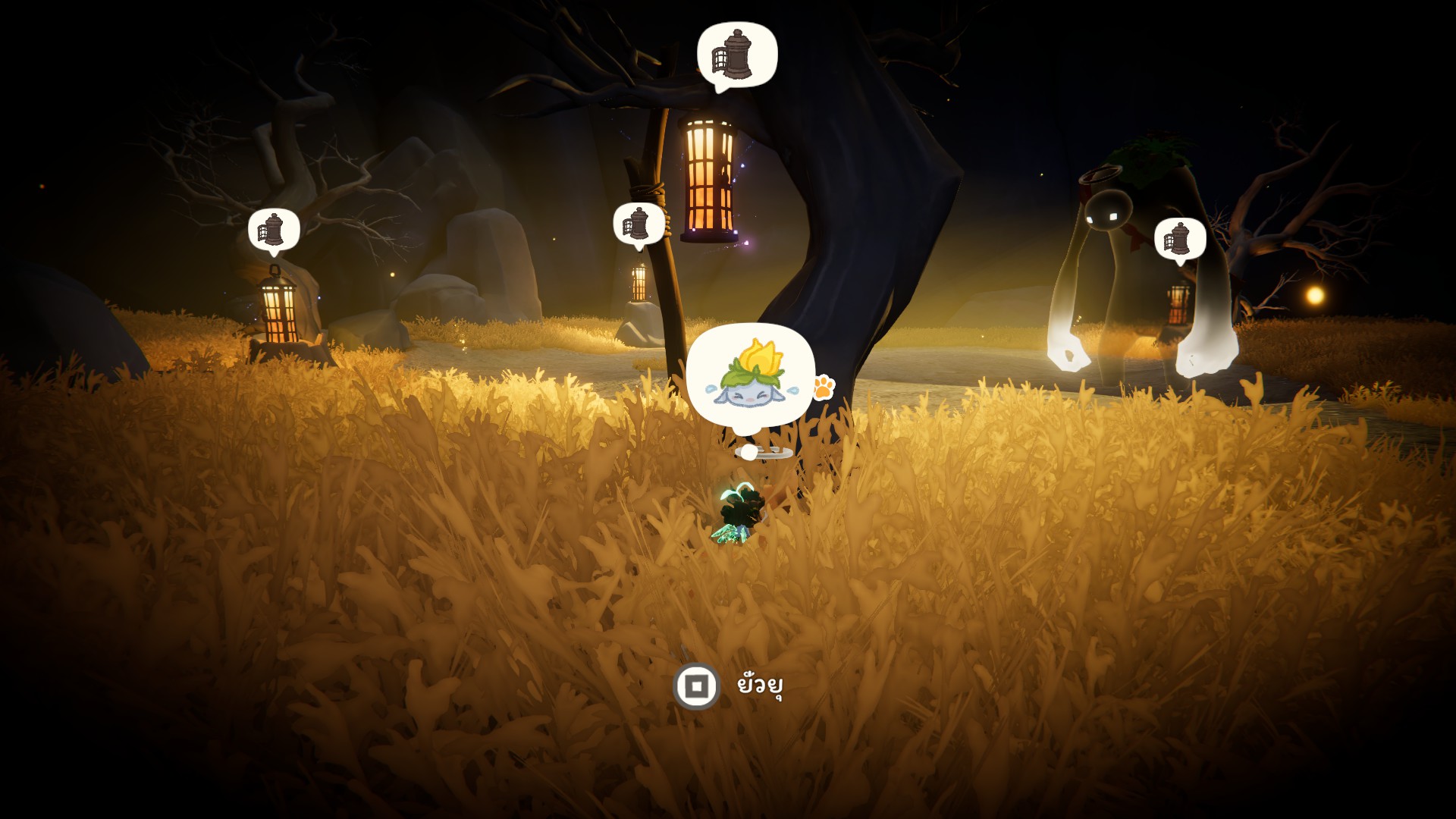1456x819 pixels.
Task: Click the lantern marker over the left stone lantern
Action: [x=274, y=230]
